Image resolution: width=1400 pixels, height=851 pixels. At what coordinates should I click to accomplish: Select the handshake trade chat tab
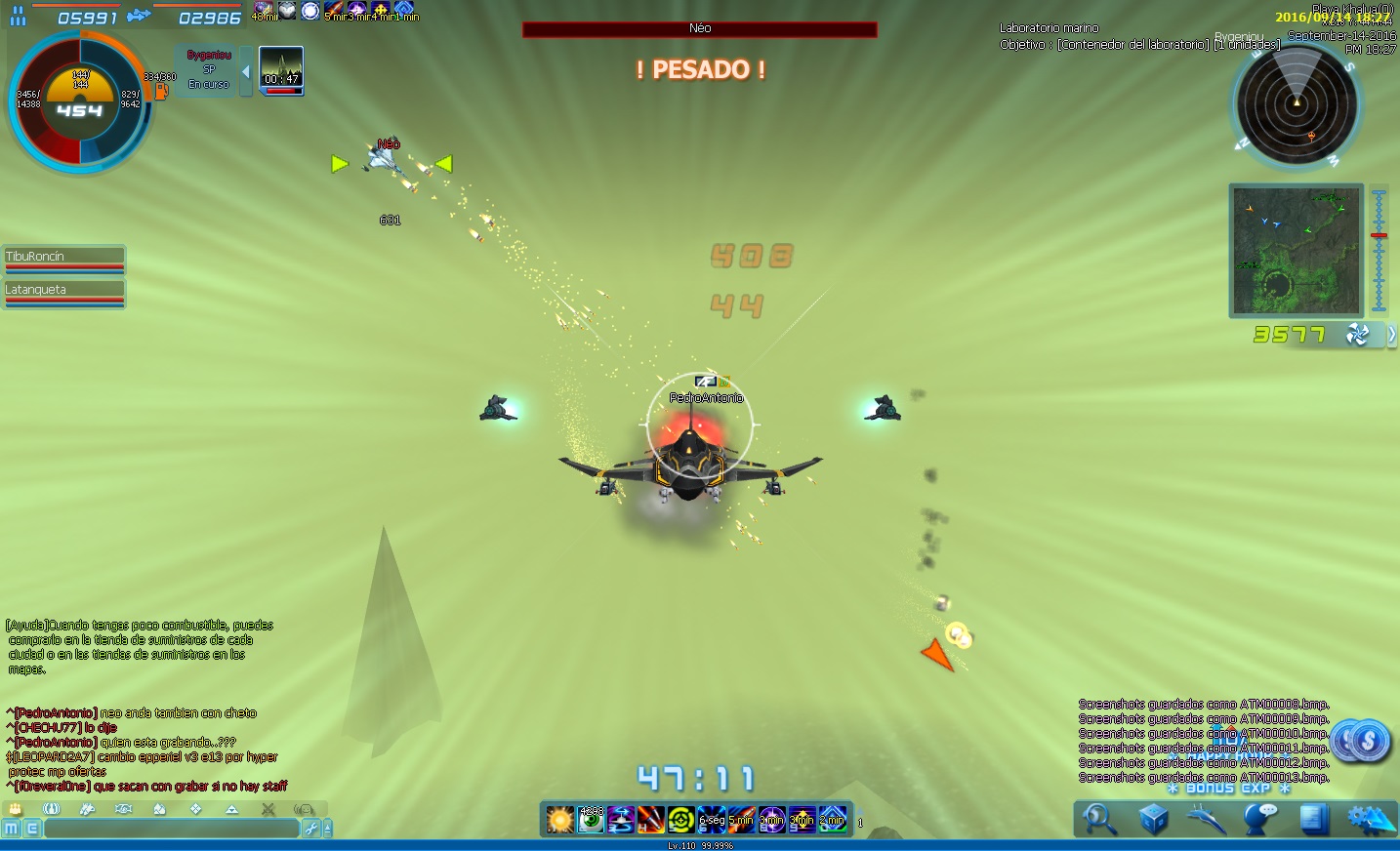click(123, 809)
